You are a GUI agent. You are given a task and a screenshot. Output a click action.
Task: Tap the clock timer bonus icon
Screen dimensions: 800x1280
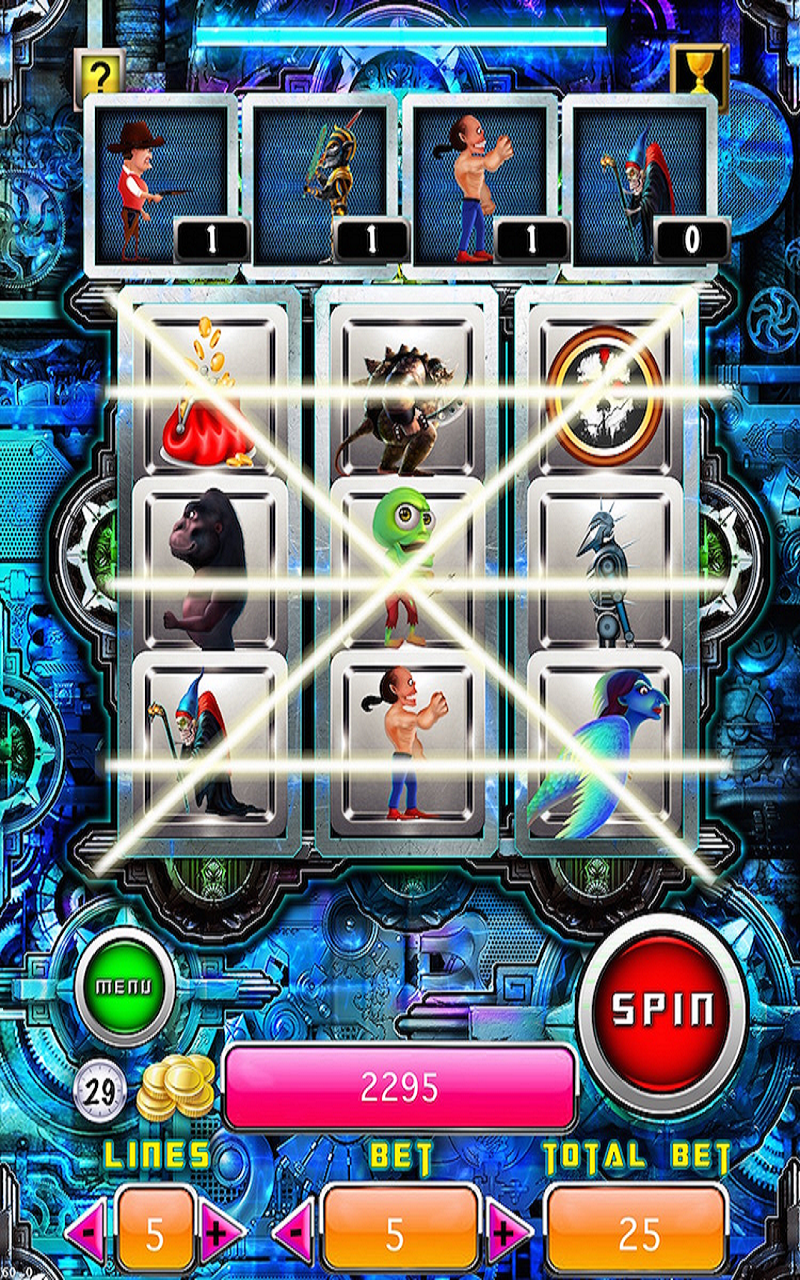[99, 1090]
